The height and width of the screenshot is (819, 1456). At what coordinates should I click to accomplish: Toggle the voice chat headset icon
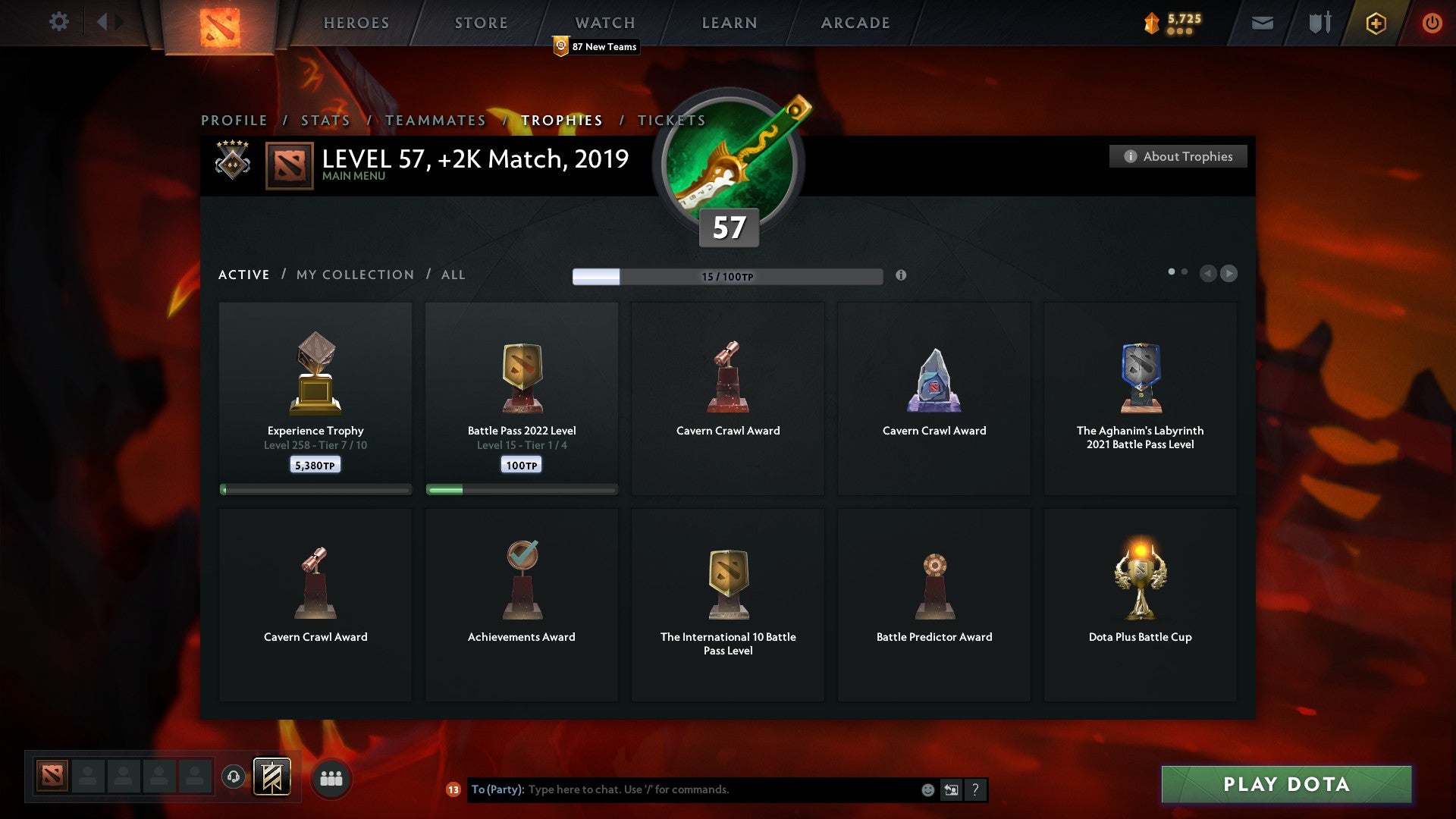tap(234, 777)
